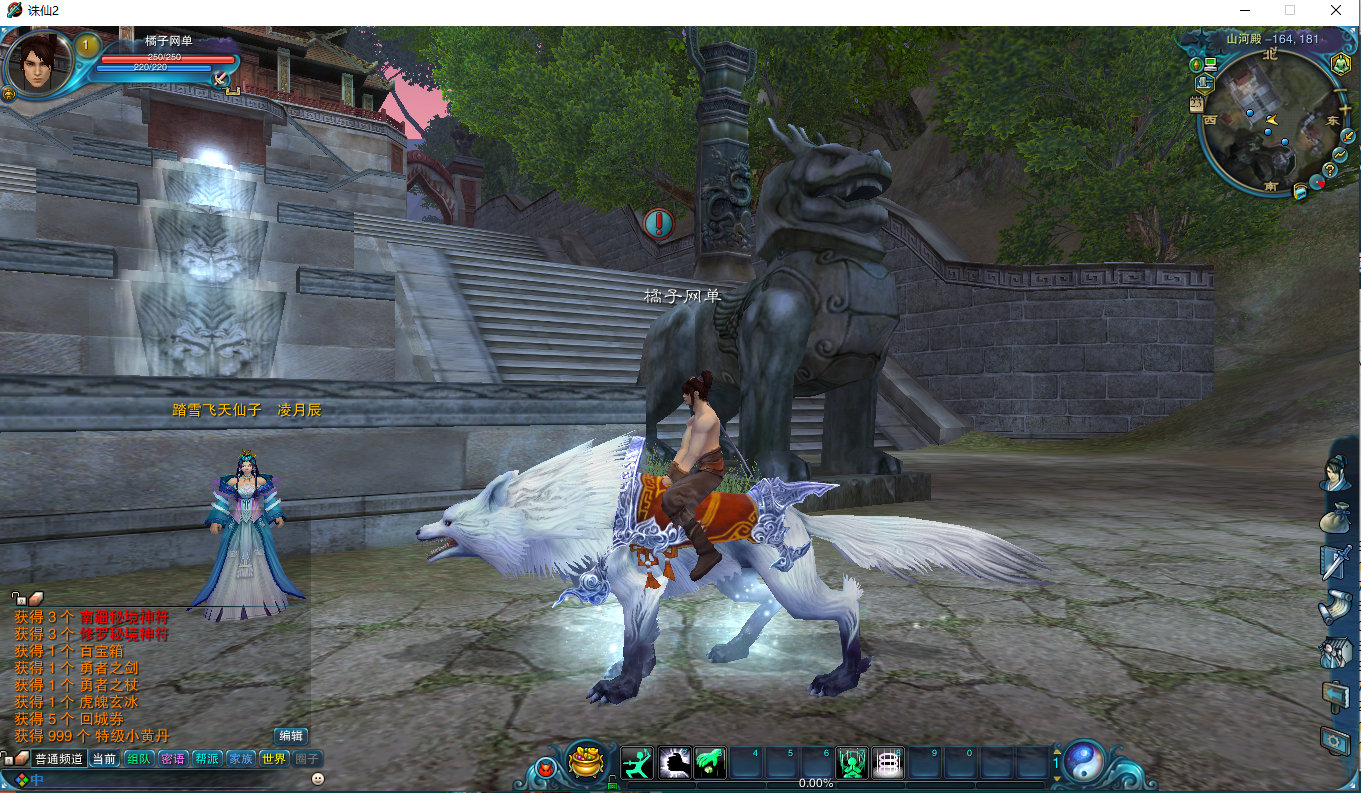This screenshot has width=1361, height=793.
Task: Click the up arrow to change hotbar page
Action: (x=1057, y=752)
